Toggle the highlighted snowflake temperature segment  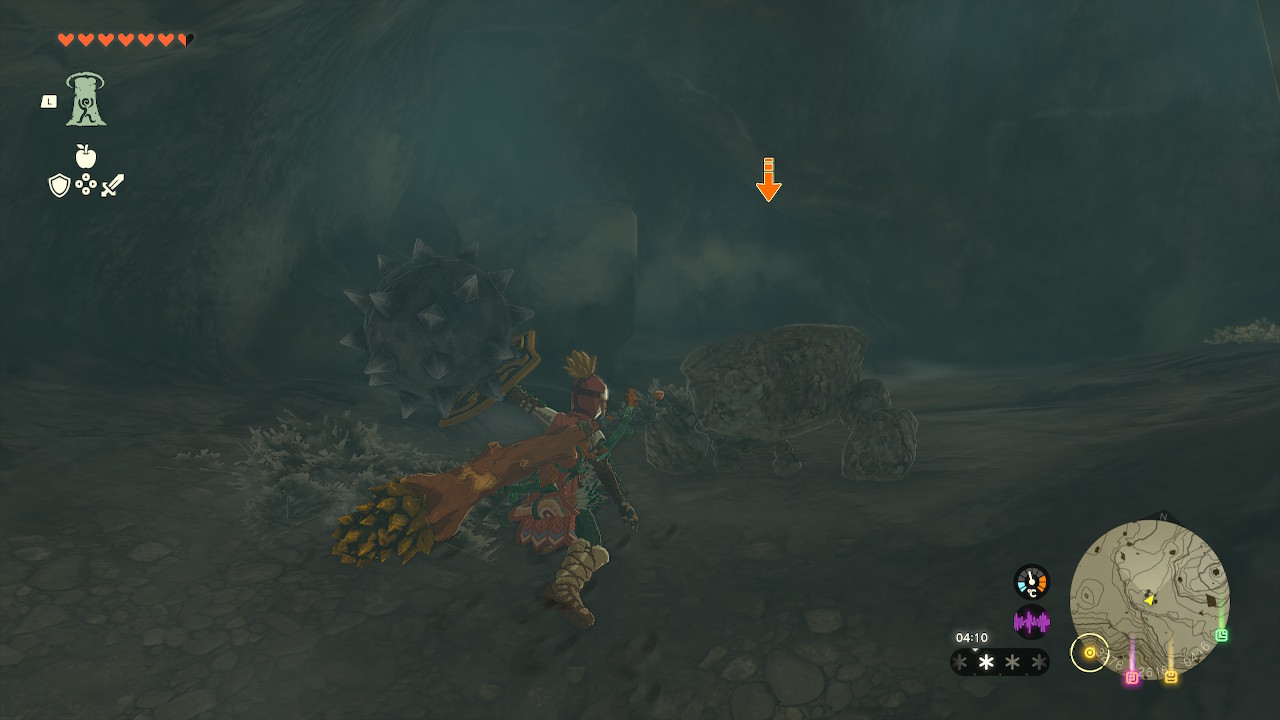(x=985, y=661)
